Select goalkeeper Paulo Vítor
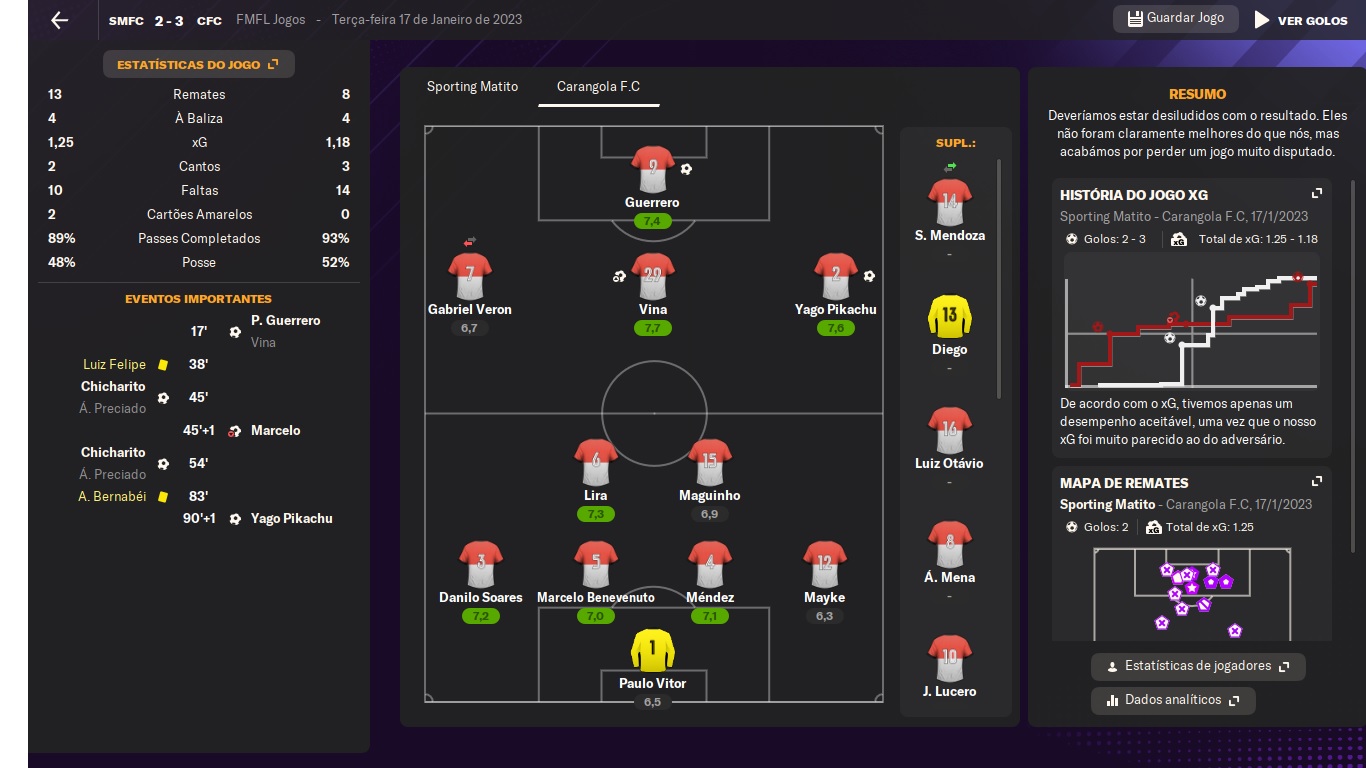 (x=652, y=651)
